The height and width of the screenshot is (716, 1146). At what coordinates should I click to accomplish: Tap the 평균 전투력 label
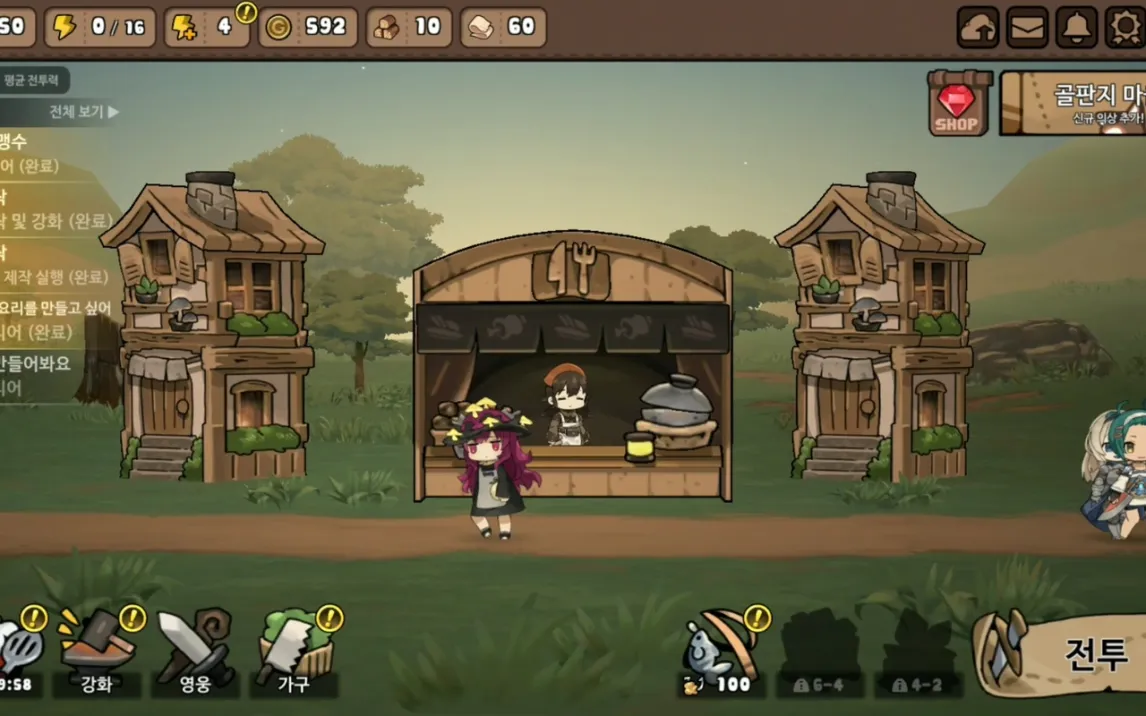pyautogui.click(x=35, y=80)
